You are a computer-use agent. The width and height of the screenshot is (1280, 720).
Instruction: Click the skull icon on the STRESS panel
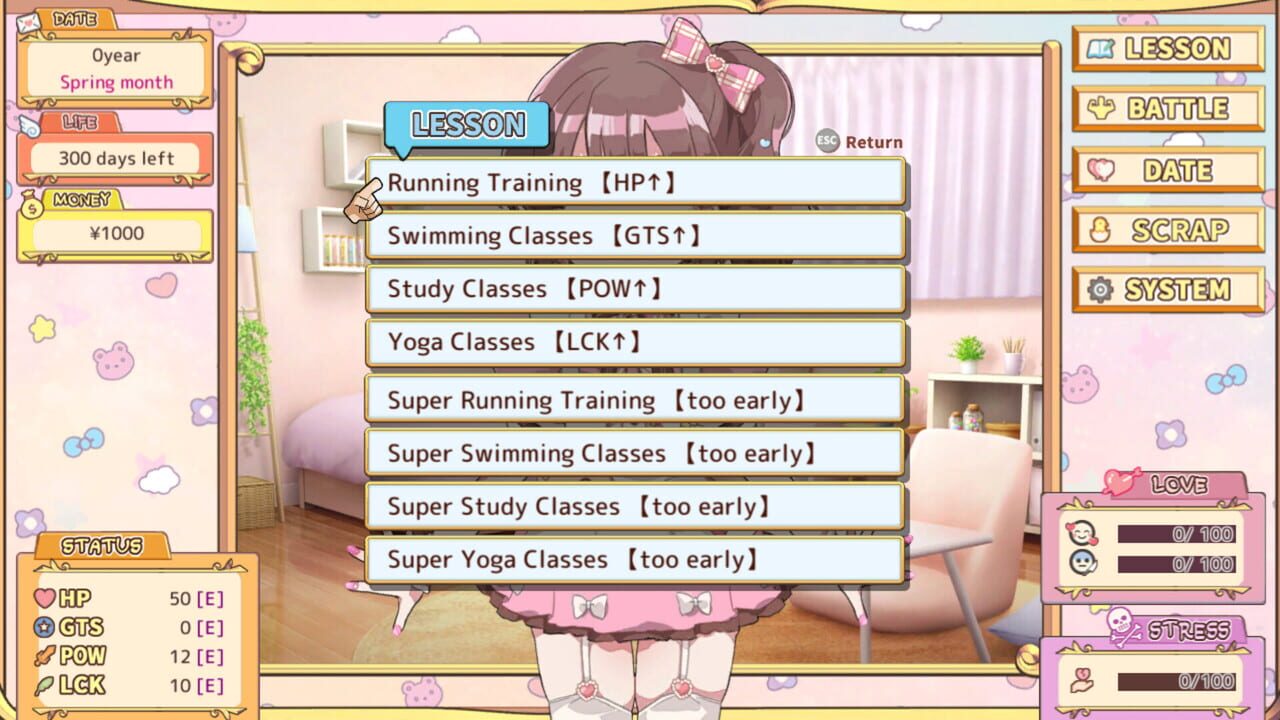1124,627
